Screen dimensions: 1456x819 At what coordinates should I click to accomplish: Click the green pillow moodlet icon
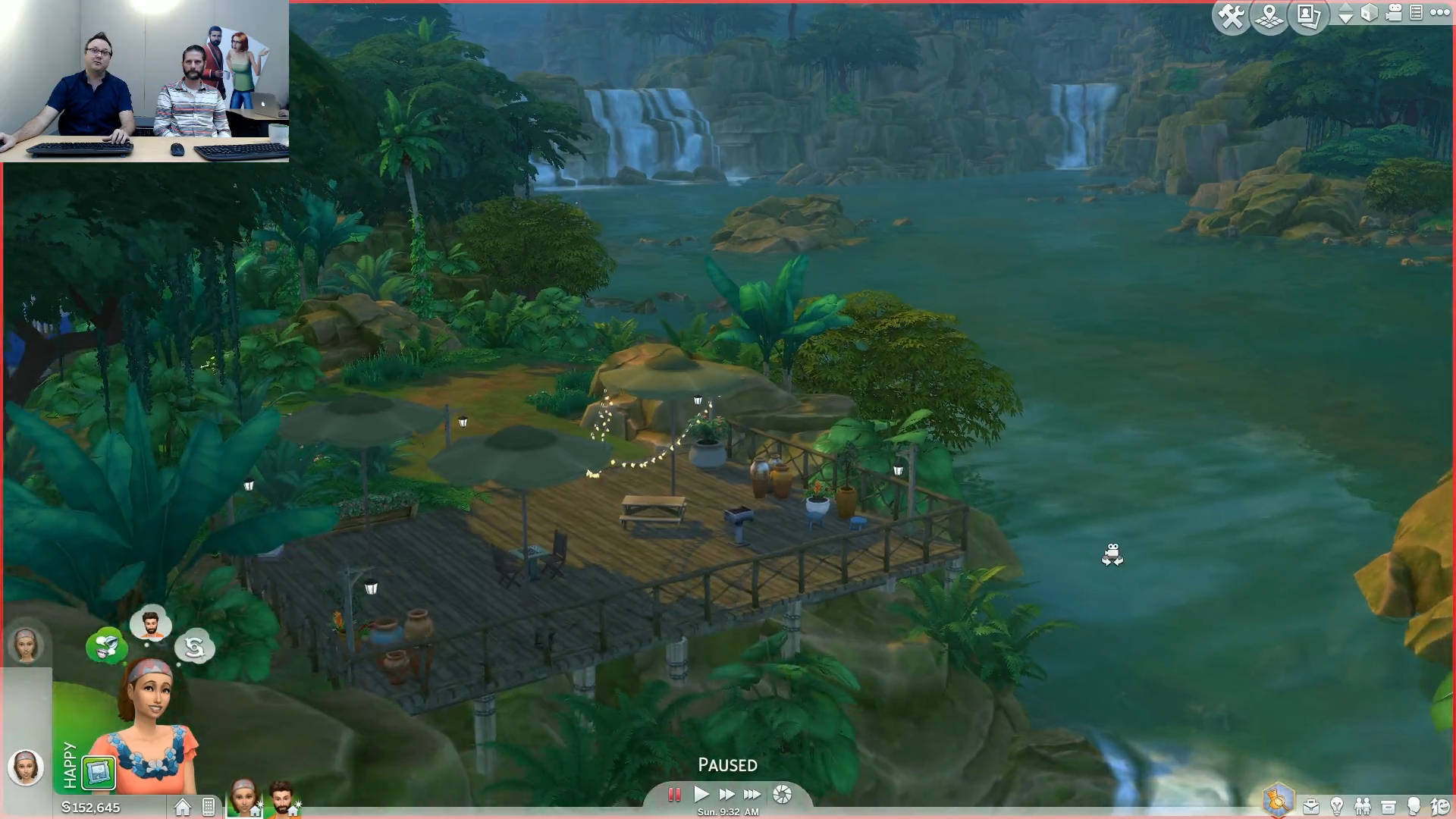[x=99, y=773]
